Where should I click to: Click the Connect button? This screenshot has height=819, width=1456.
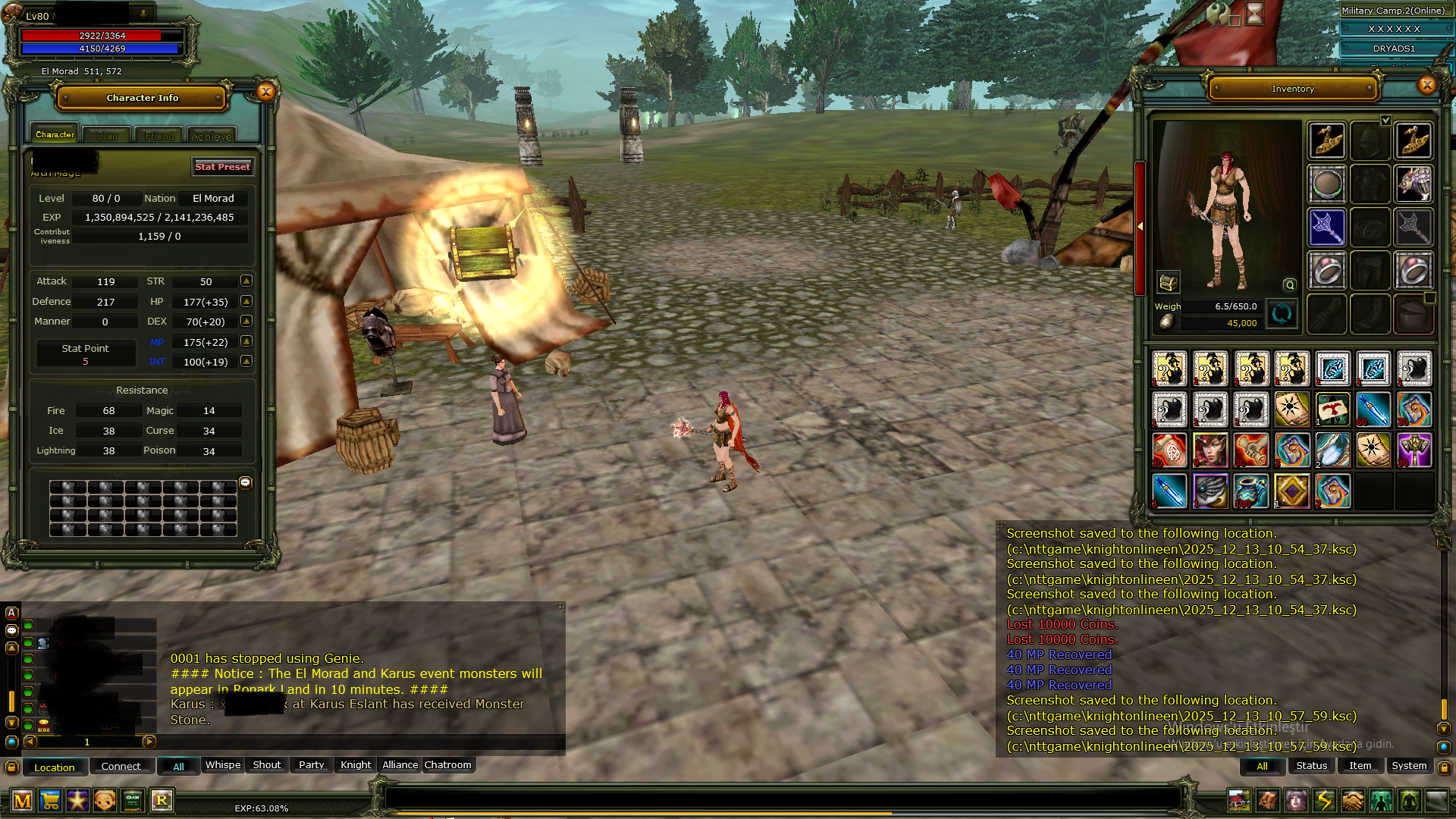click(121, 767)
